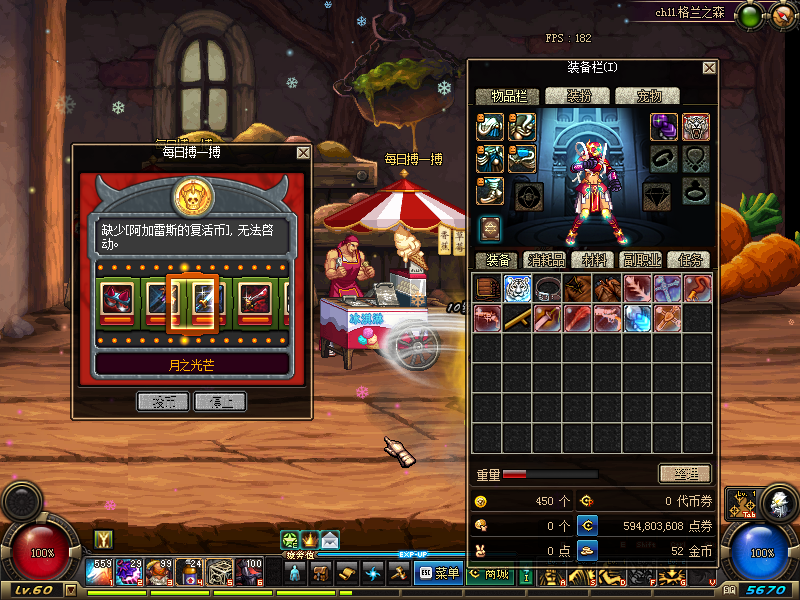The image size is (800, 600).
Task: Click the 停止 stop button
Action: pos(220,401)
